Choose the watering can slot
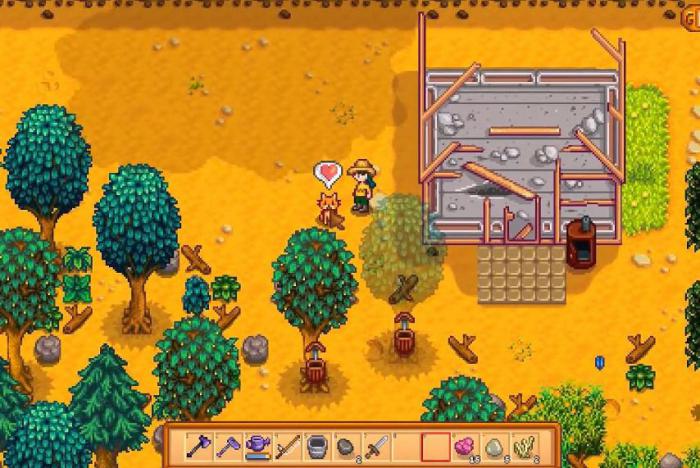Screen dimensions: 700x468 pos(258,445)
